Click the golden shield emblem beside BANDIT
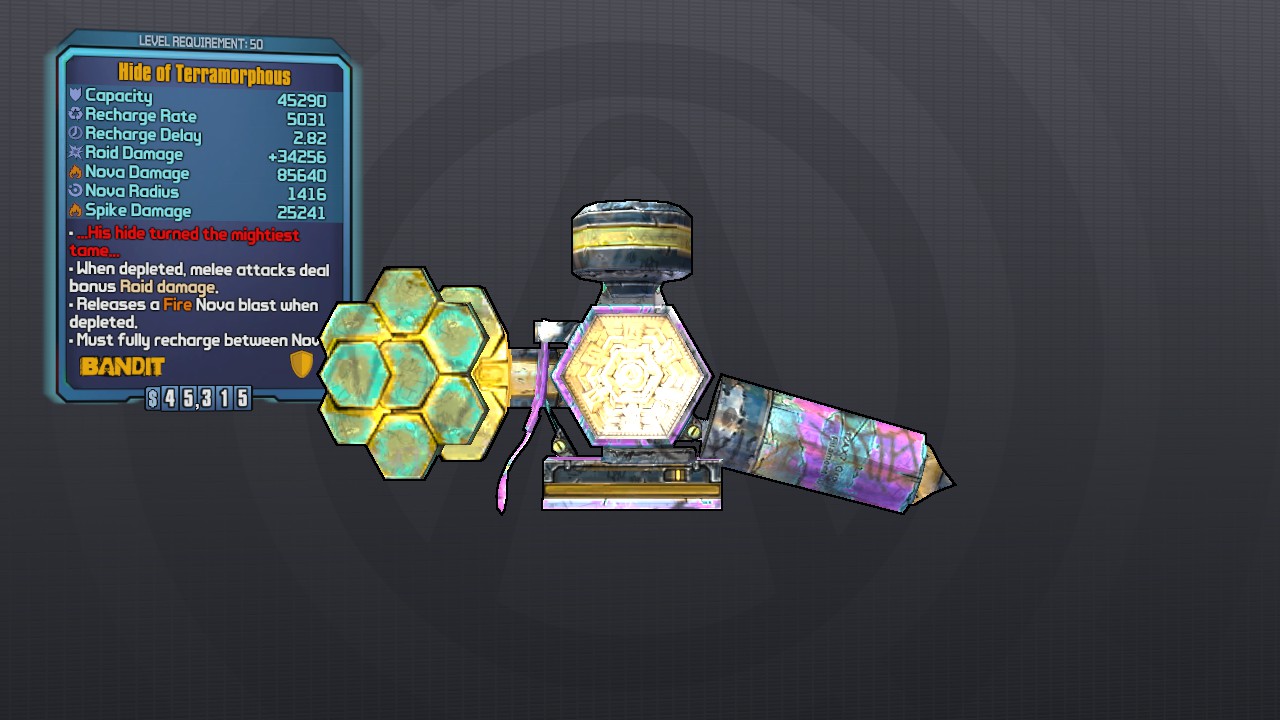Screen dimensions: 1280x720 [x=302, y=364]
